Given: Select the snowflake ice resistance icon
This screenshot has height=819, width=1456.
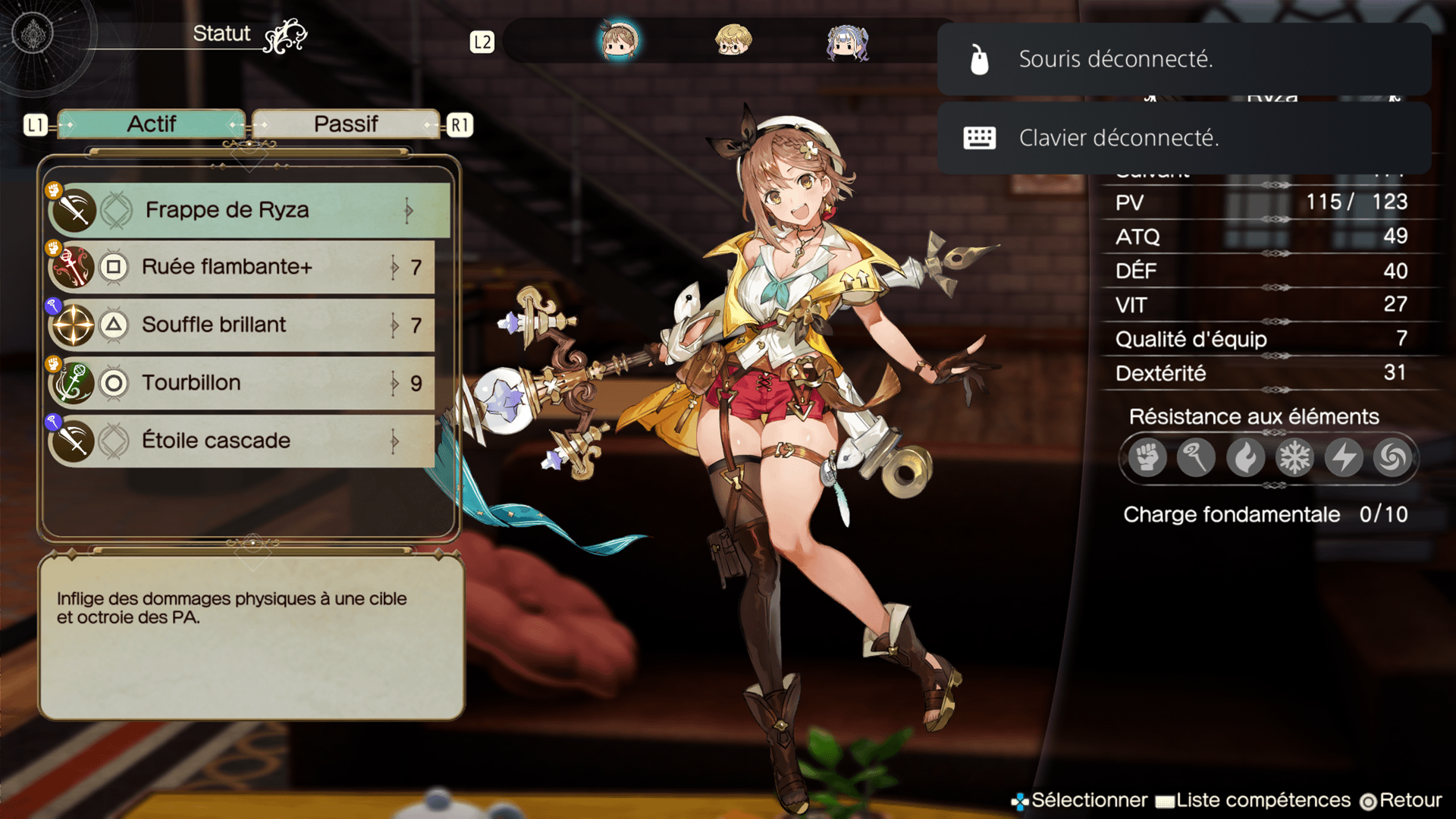Looking at the screenshot, I should pyautogui.click(x=1294, y=457).
